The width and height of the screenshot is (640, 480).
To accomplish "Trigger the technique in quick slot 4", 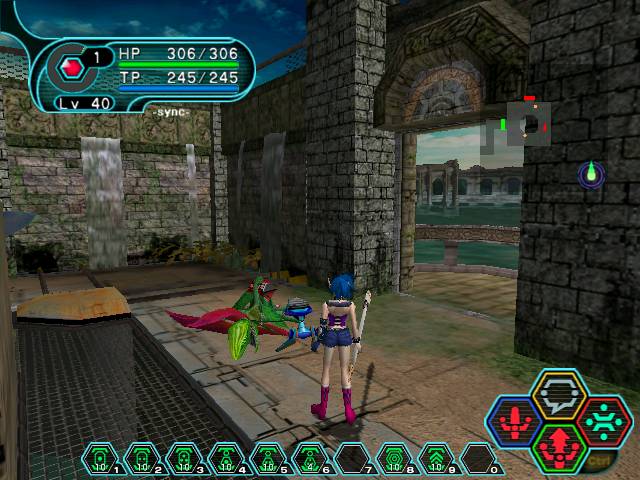I will tap(226, 459).
